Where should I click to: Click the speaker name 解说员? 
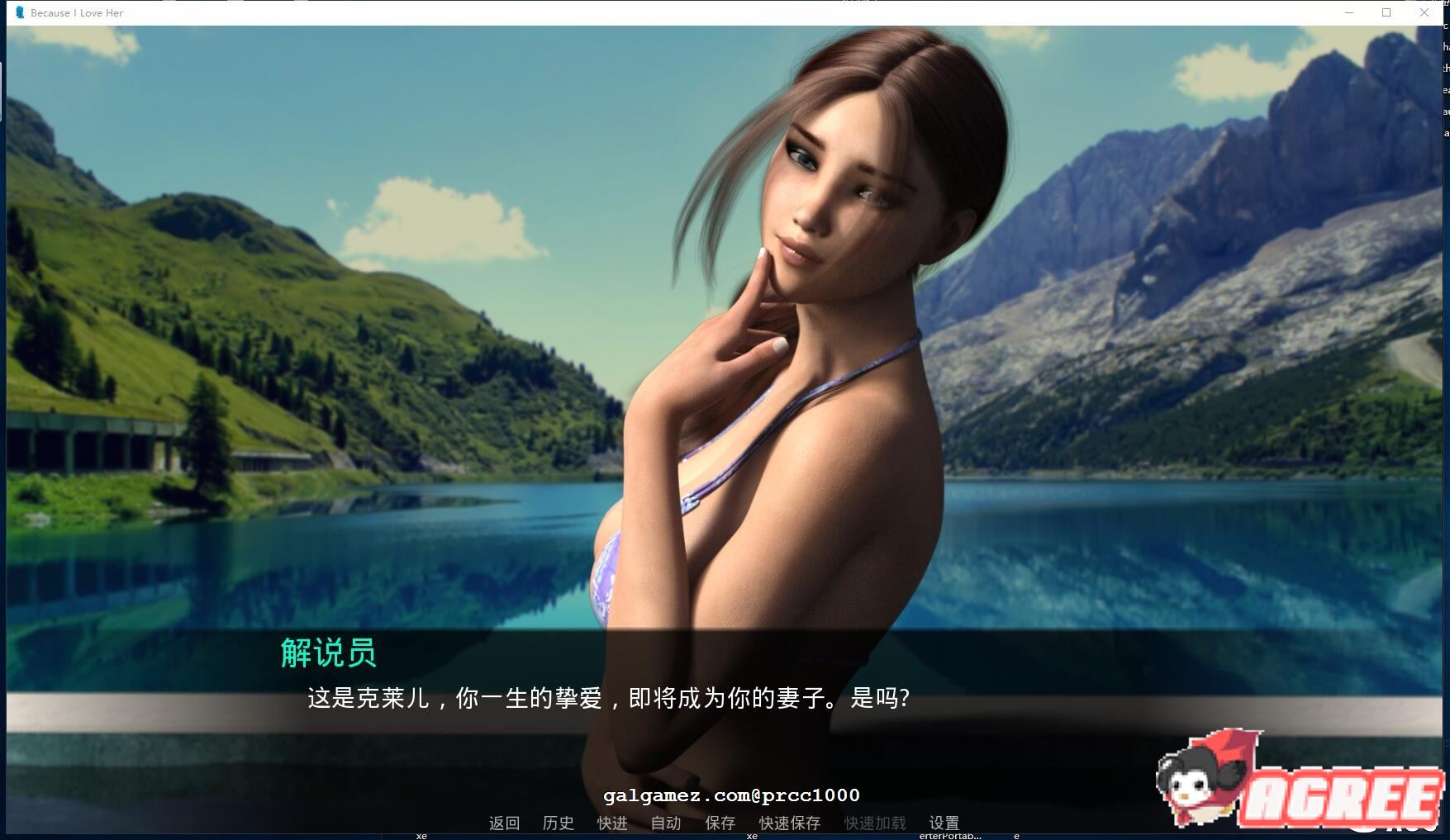(330, 656)
